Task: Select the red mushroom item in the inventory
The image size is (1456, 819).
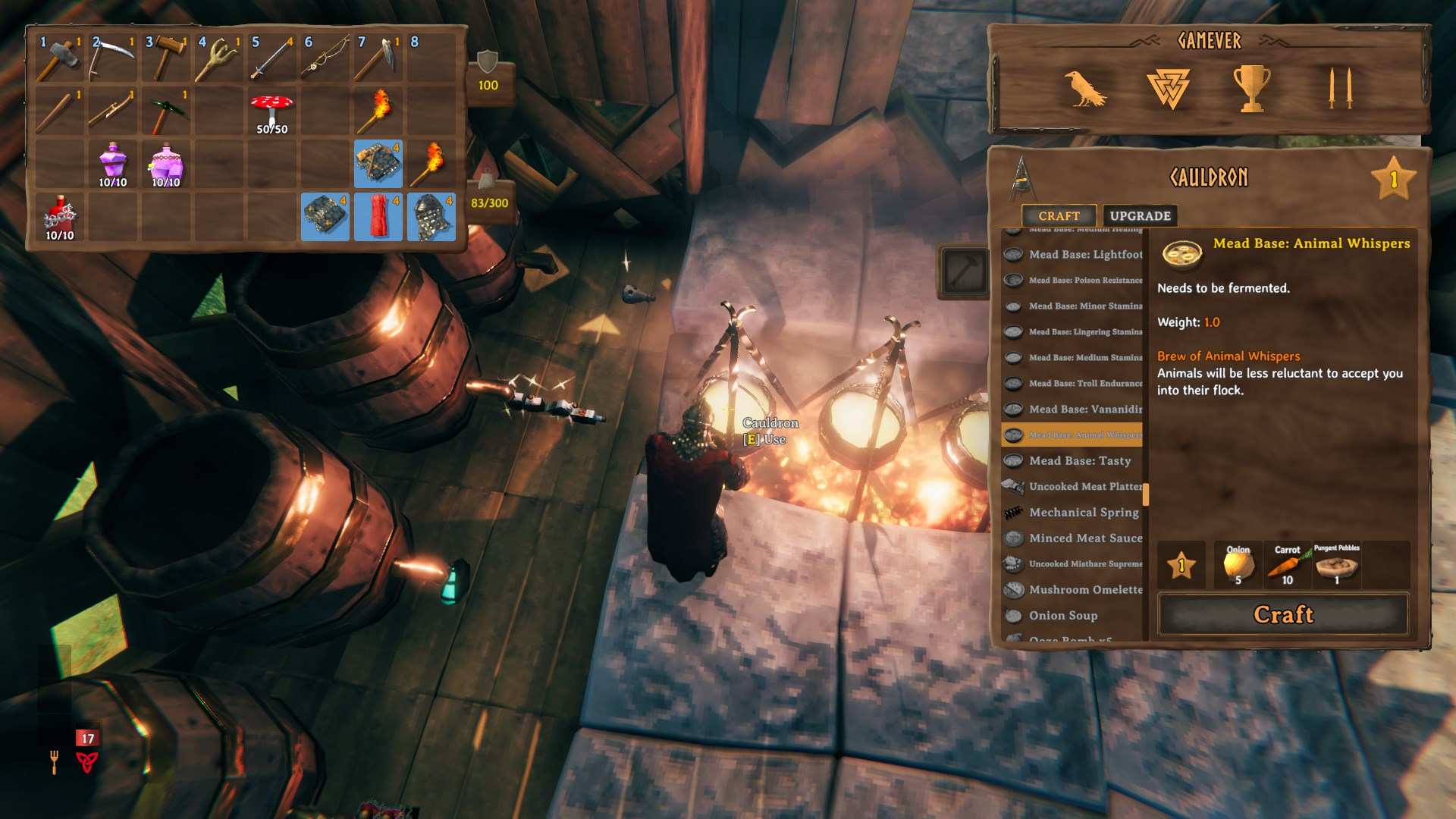Action: 271,106
